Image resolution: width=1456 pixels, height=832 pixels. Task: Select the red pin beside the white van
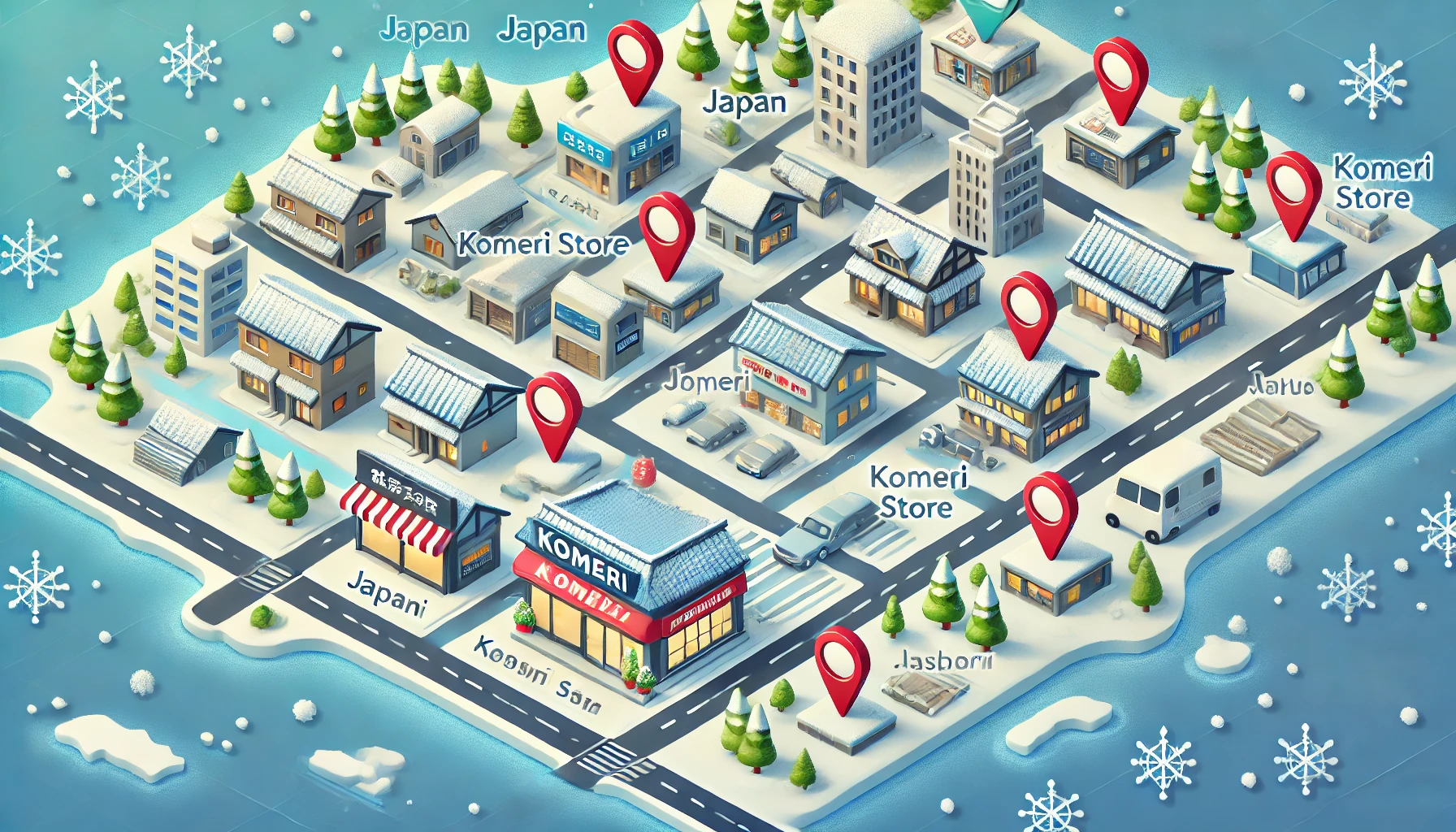1050,504
